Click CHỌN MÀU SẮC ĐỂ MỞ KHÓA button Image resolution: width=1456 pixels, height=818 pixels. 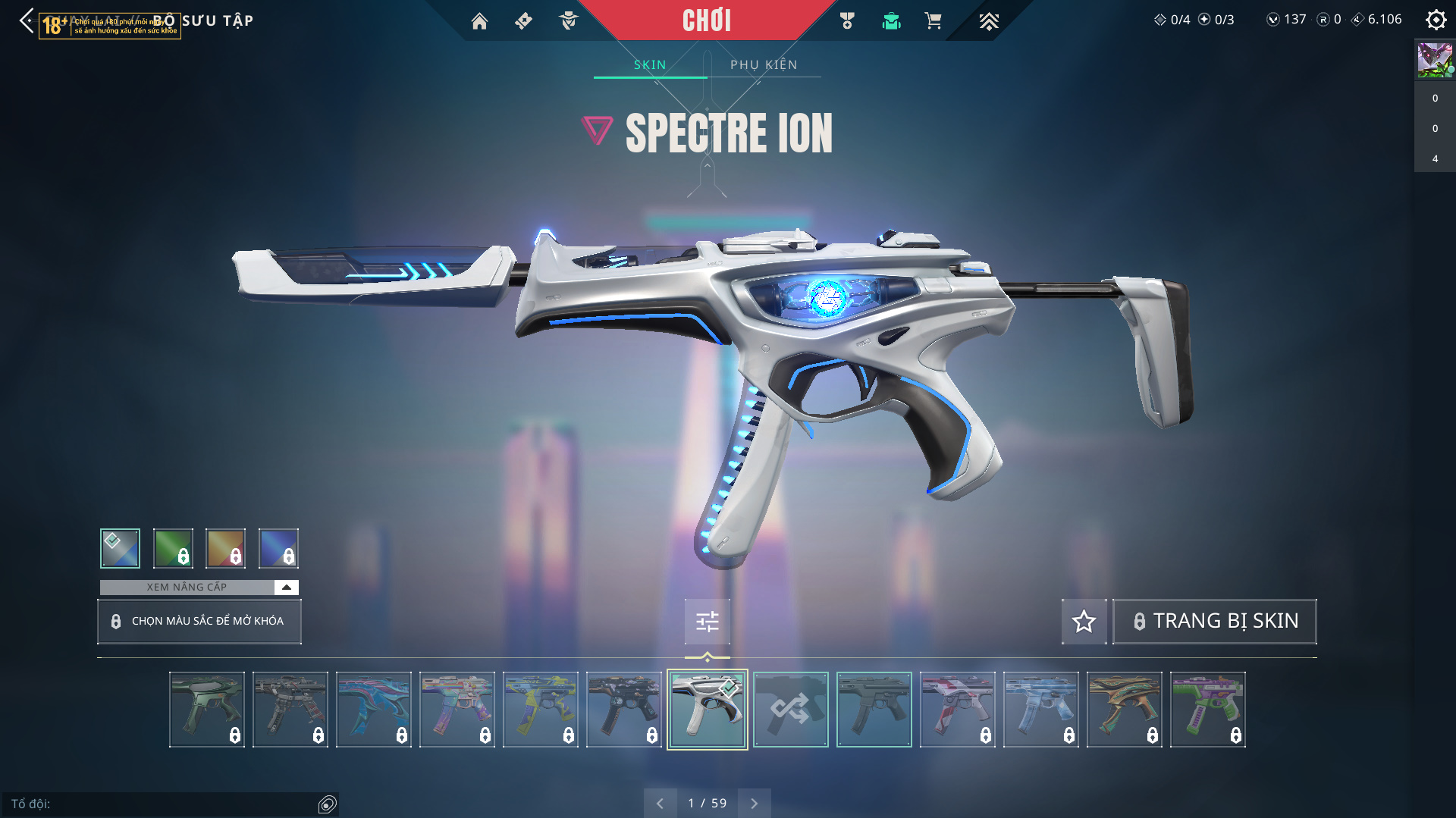[x=199, y=622]
